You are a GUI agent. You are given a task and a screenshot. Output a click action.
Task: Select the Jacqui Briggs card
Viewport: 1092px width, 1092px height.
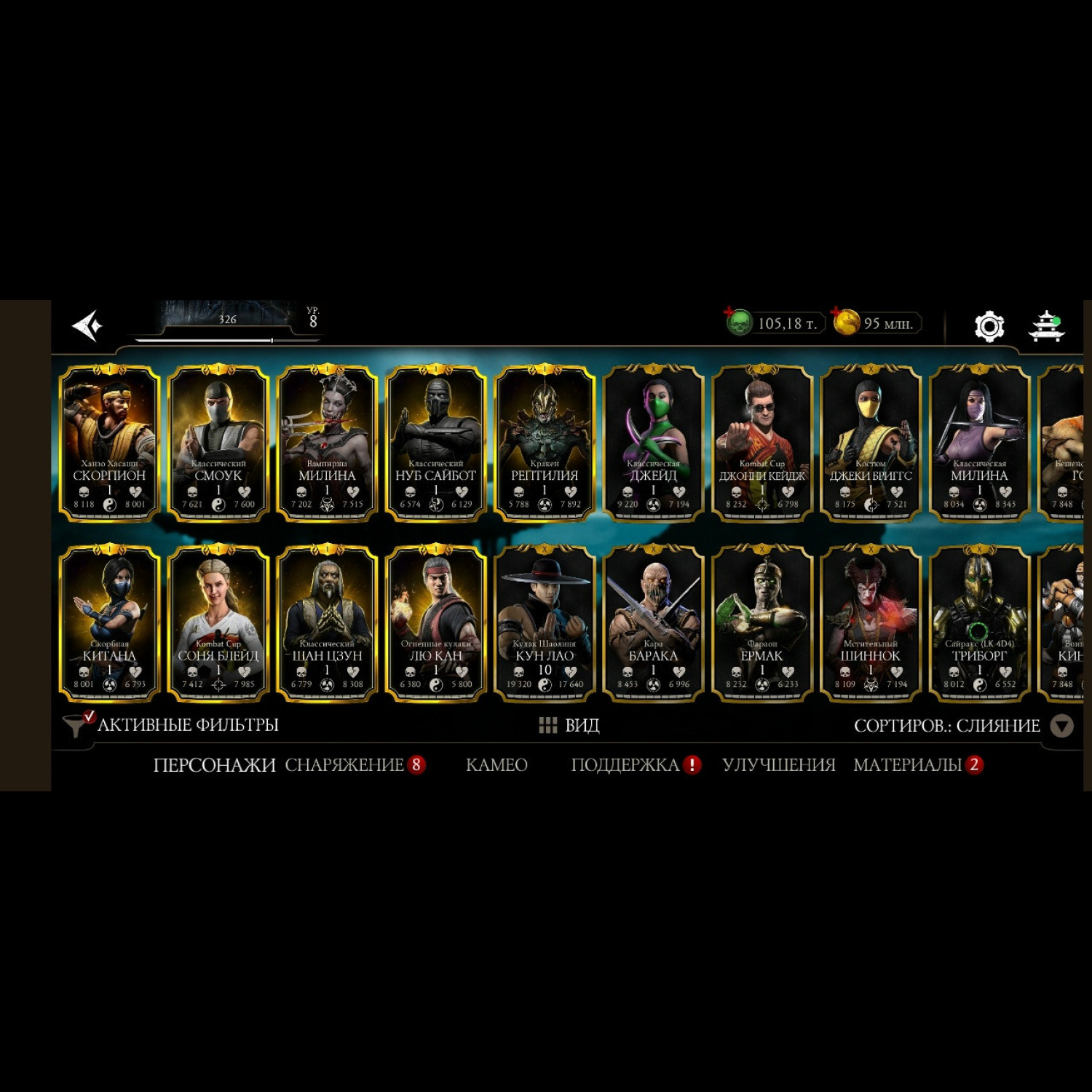[871, 443]
